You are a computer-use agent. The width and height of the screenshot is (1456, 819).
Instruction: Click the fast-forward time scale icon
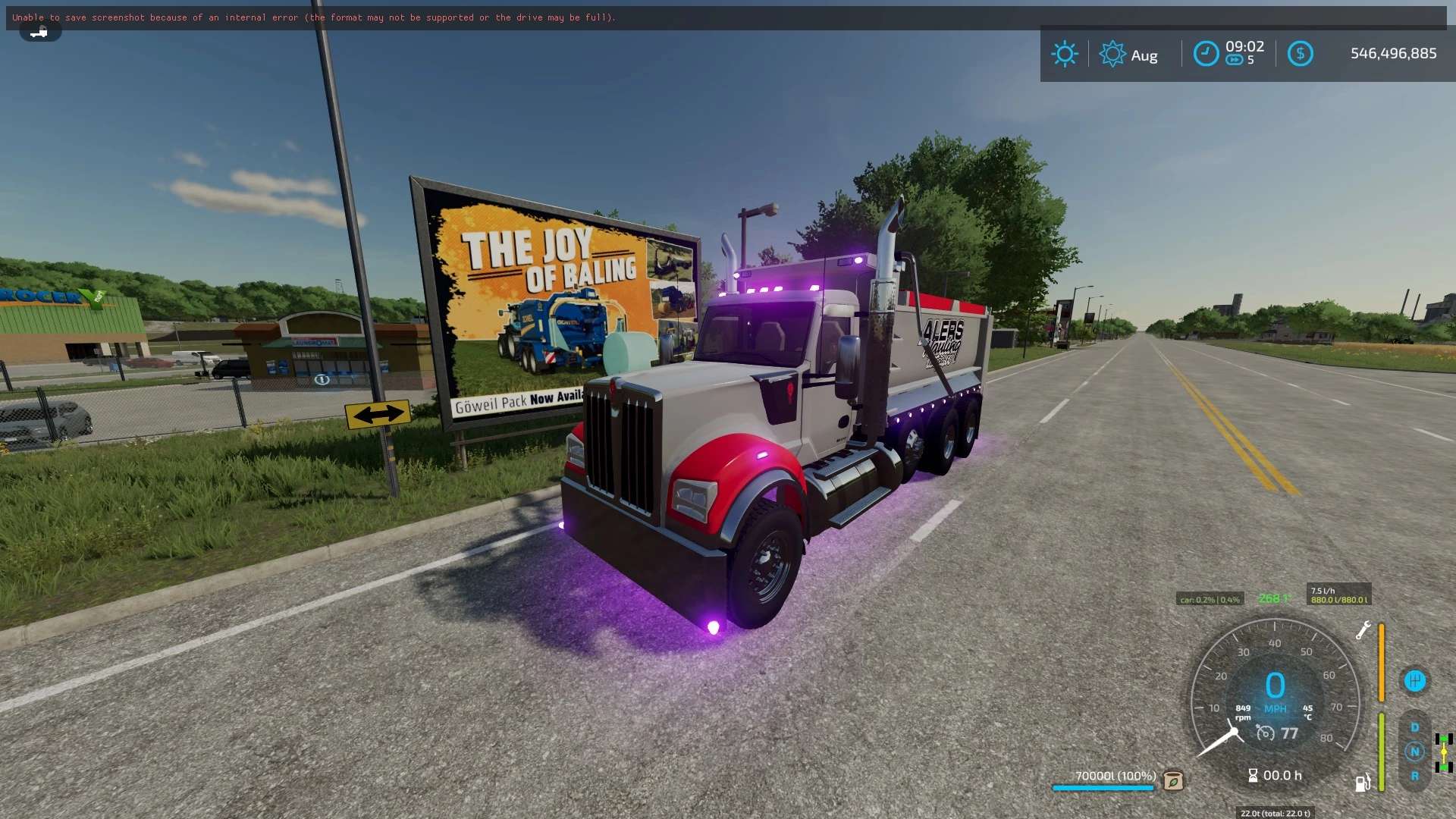click(x=1235, y=61)
